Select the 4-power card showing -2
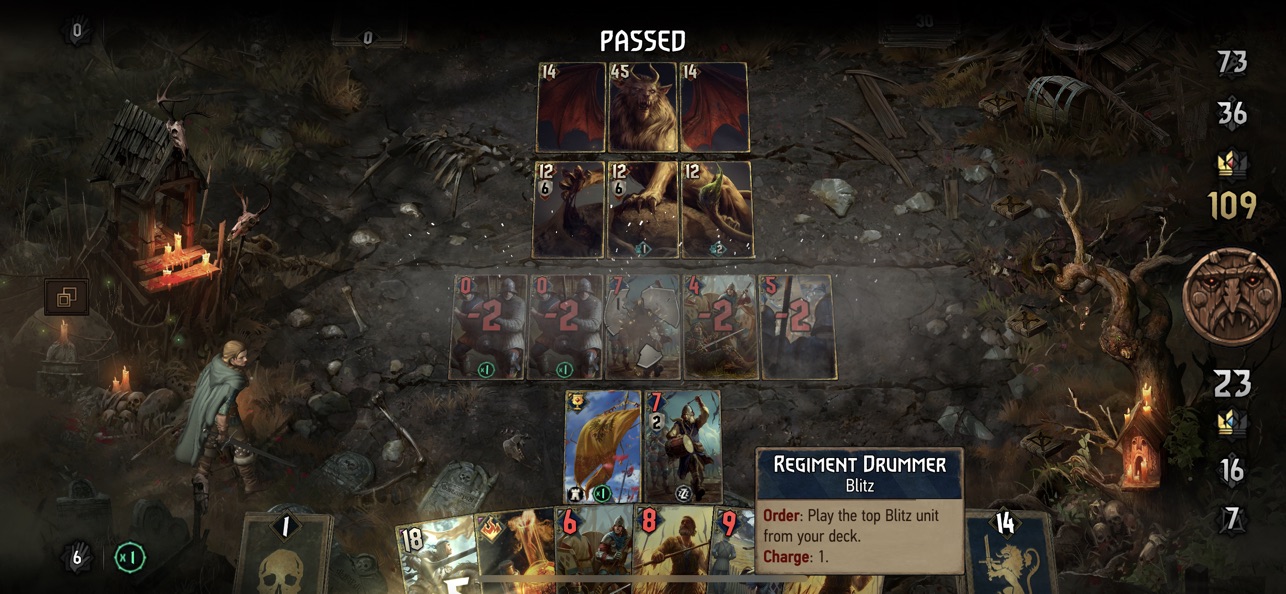The width and height of the screenshot is (1286, 594). pyautogui.click(x=719, y=327)
